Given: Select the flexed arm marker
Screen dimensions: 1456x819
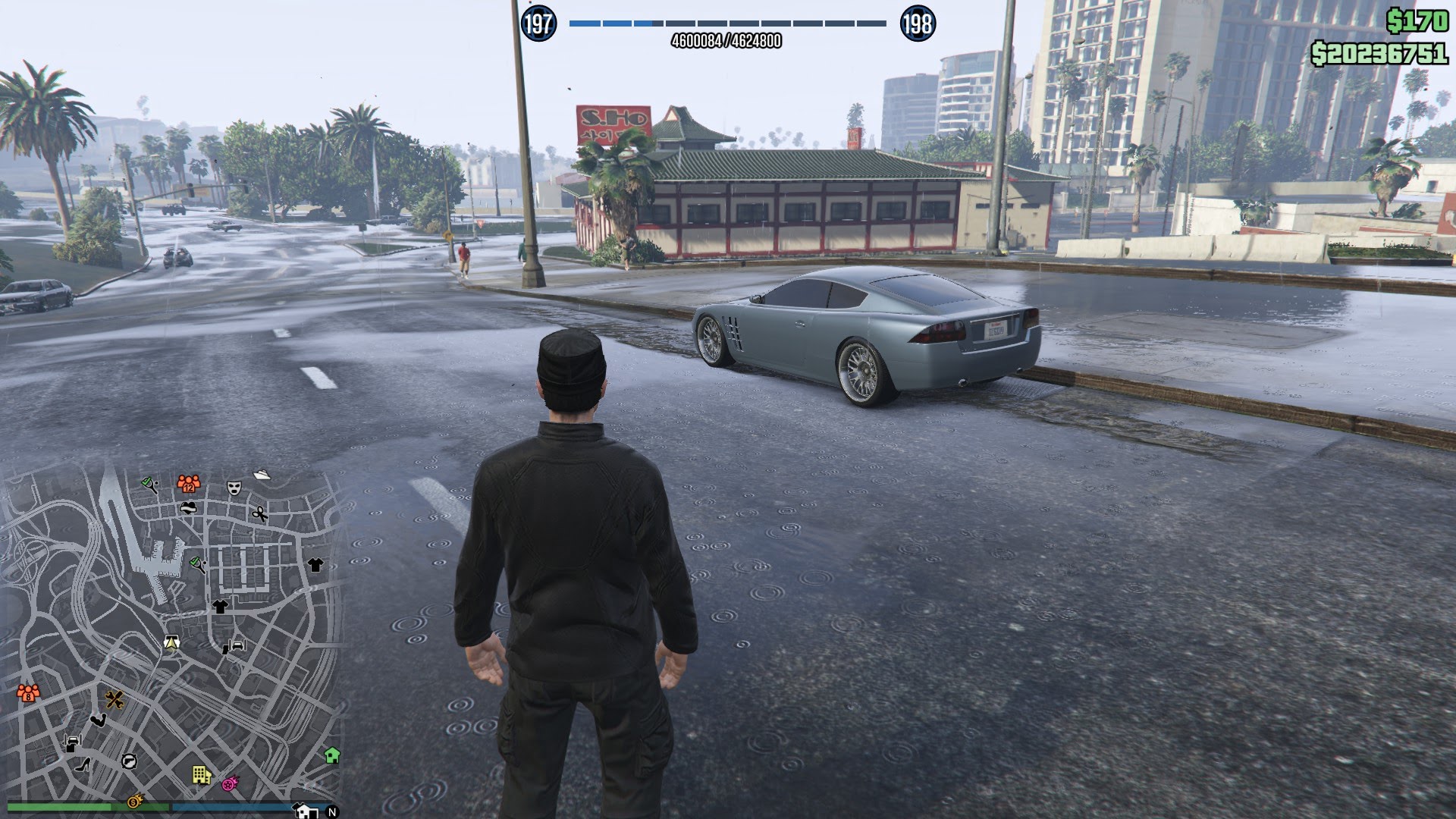Looking at the screenshot, I should (x=98, y=720).
